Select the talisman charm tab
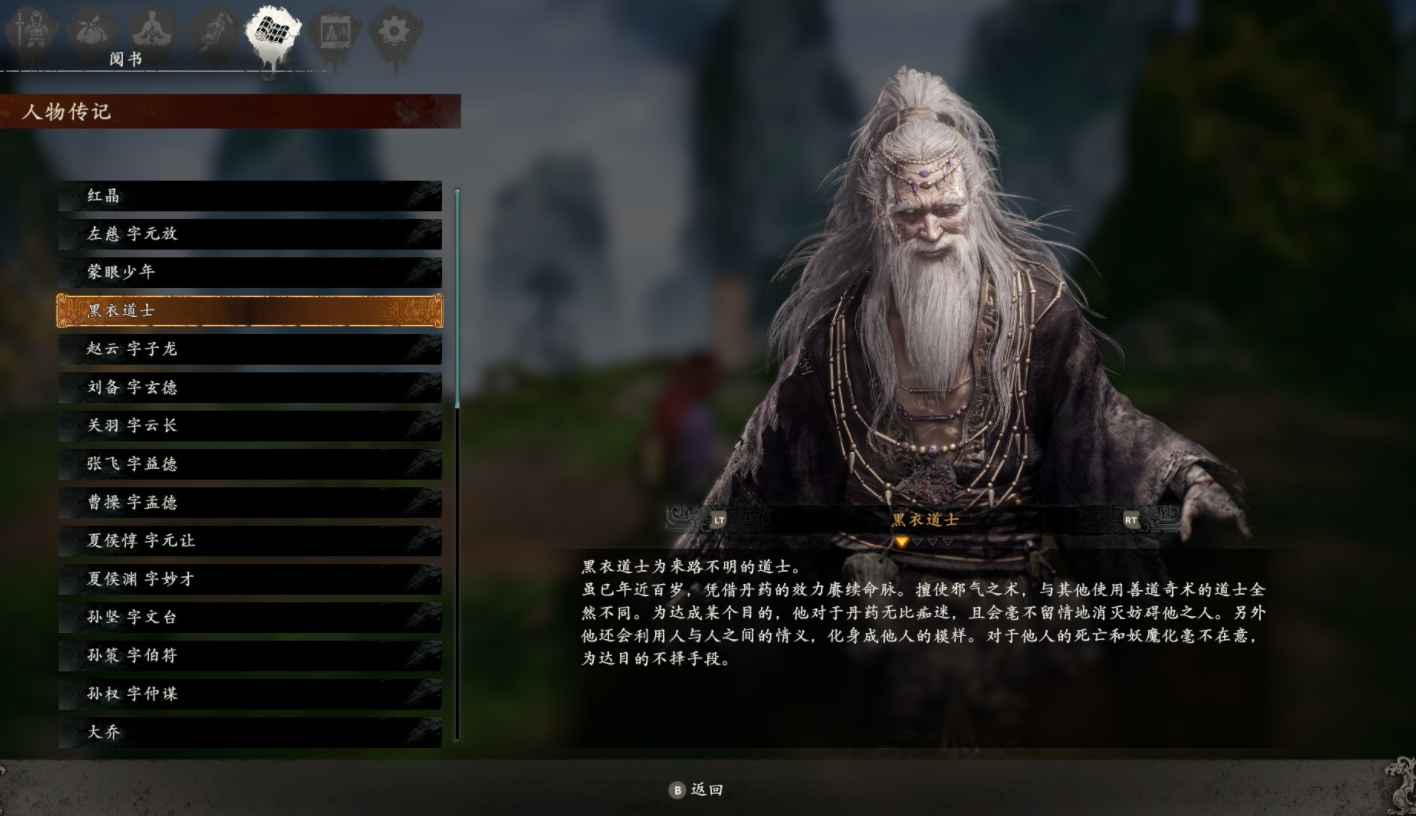 tap(214, 30)
